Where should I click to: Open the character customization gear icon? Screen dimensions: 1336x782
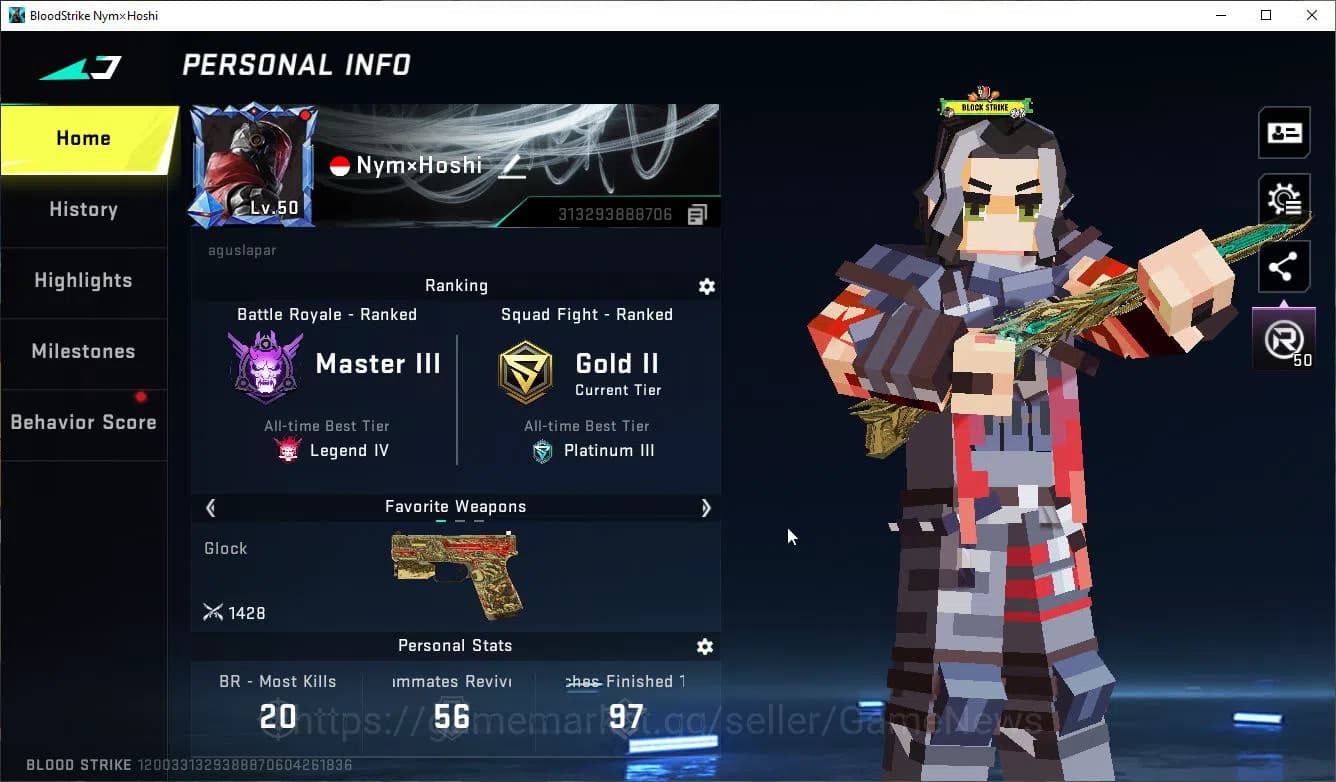[x=1284, y=199]
